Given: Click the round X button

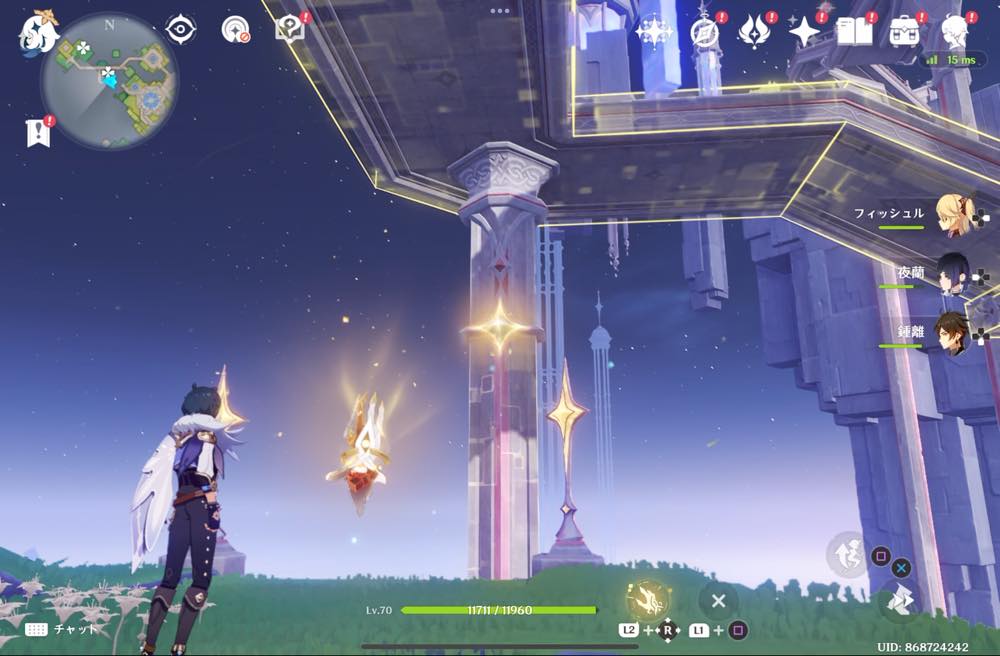Looking at the screenshot, I should [718, 601].
